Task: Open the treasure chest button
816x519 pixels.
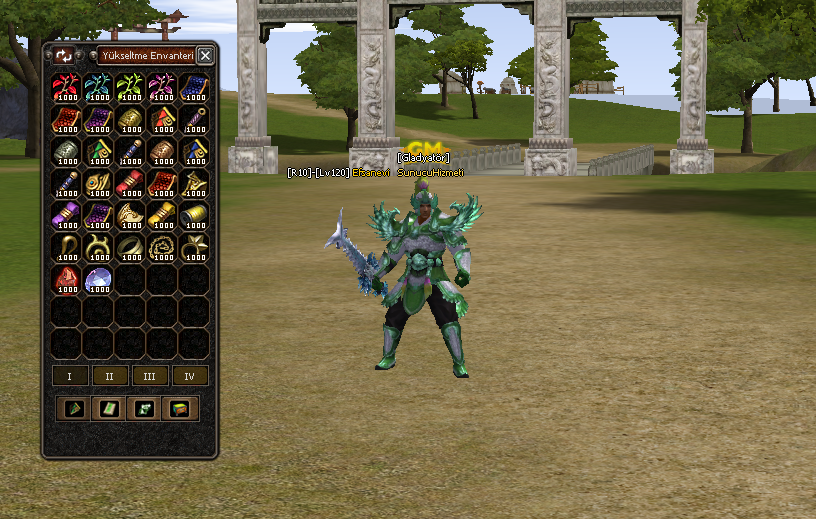Action: pyautogui.click(x=179, y=408)
